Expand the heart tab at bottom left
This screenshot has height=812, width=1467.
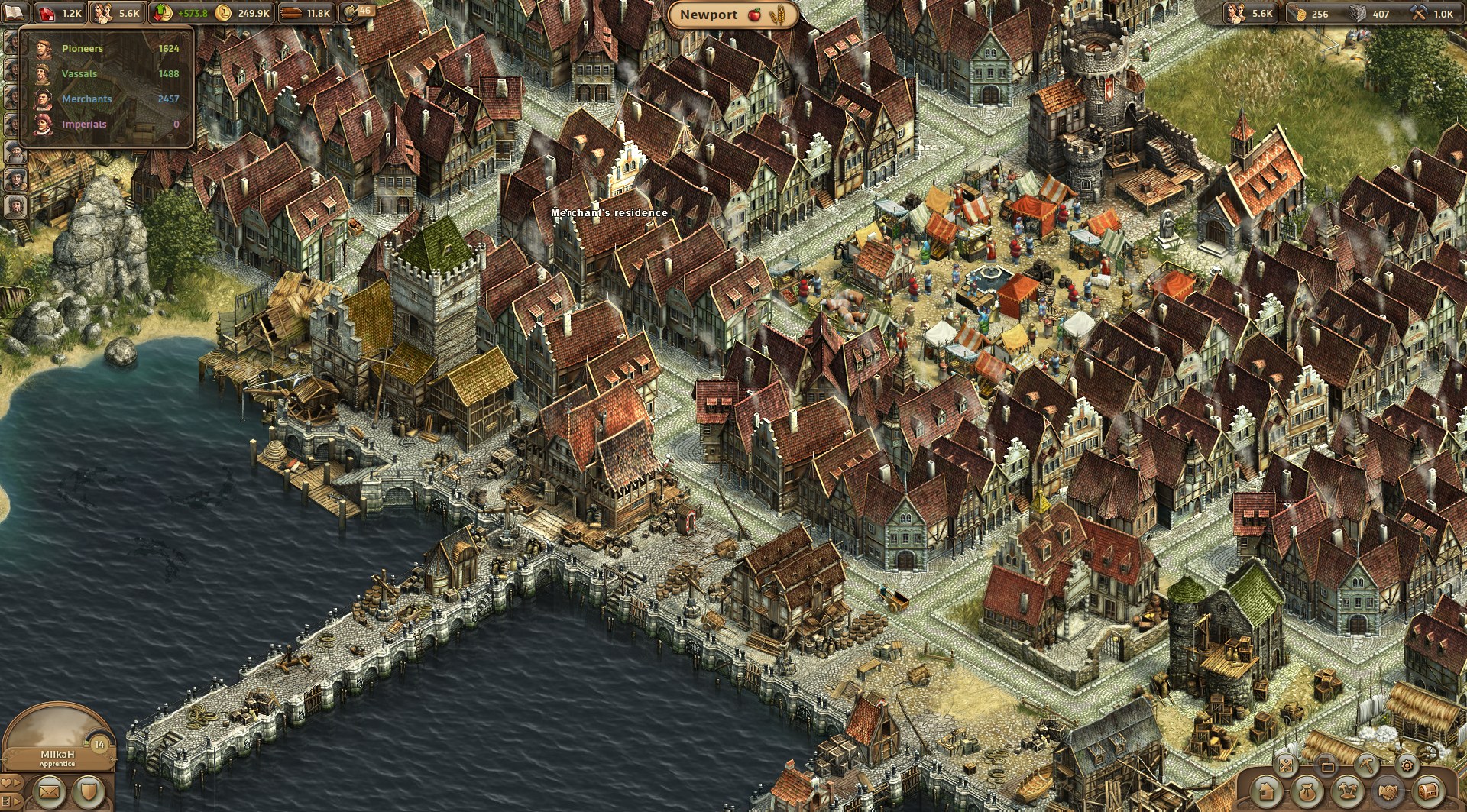[x=9, y=784]
